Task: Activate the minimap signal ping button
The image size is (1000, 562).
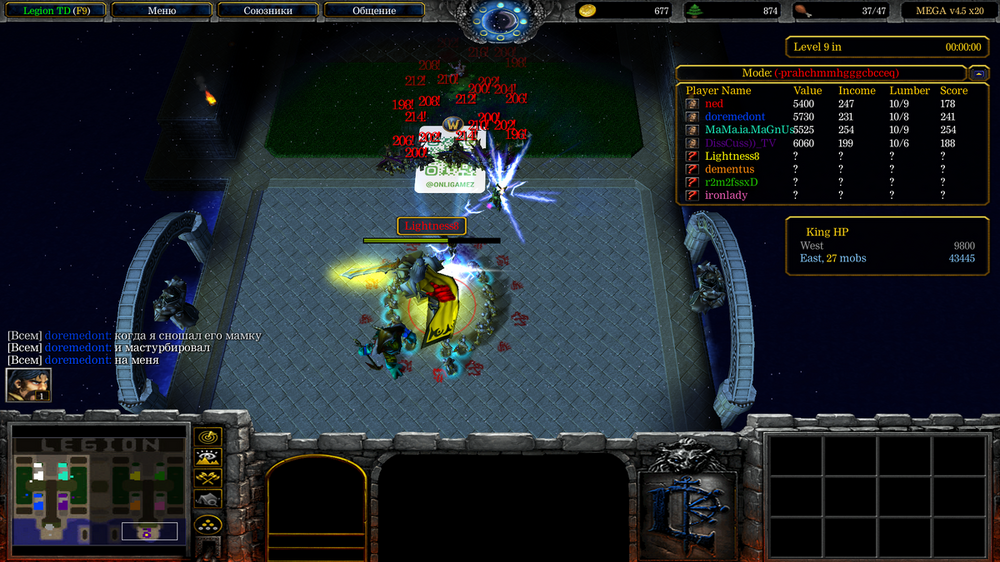Action: [208, 437]
